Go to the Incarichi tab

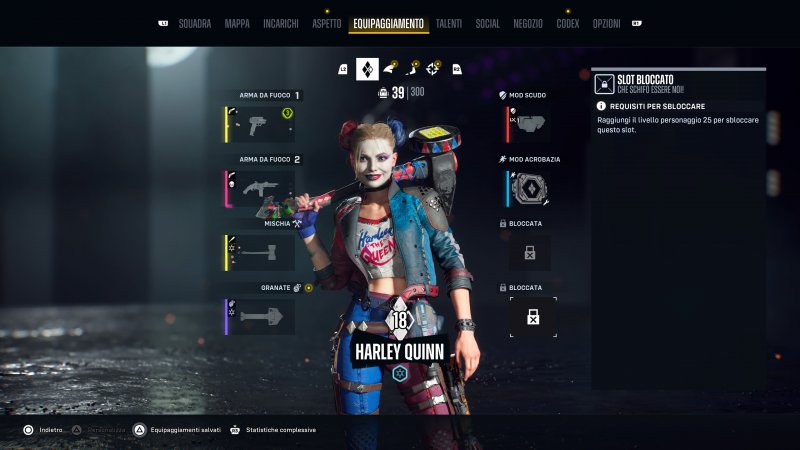tap(281, 23)
